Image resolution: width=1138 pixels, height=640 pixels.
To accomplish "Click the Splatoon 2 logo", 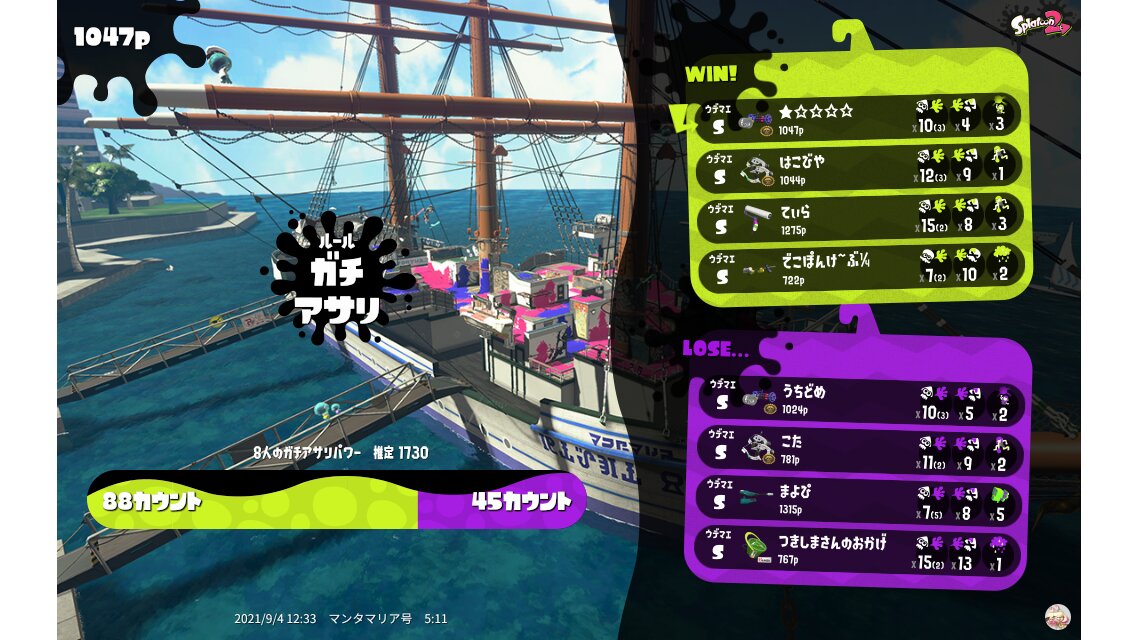I will click(1041, 22).
